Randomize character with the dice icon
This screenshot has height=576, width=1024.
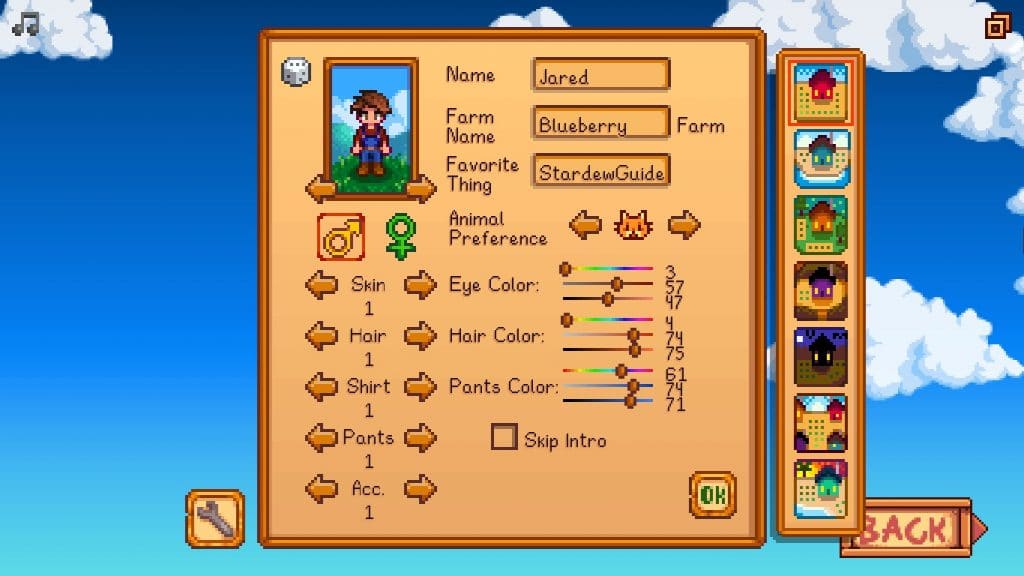click(296, 72)
